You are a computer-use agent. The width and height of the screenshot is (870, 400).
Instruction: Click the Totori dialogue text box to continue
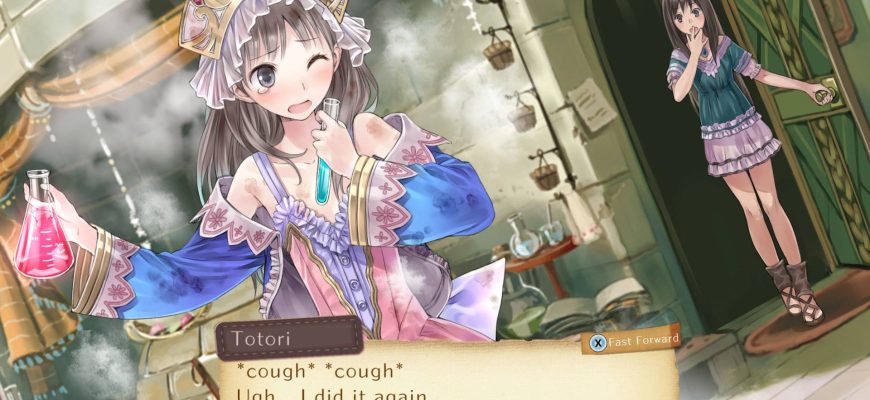tap(440, 378)
